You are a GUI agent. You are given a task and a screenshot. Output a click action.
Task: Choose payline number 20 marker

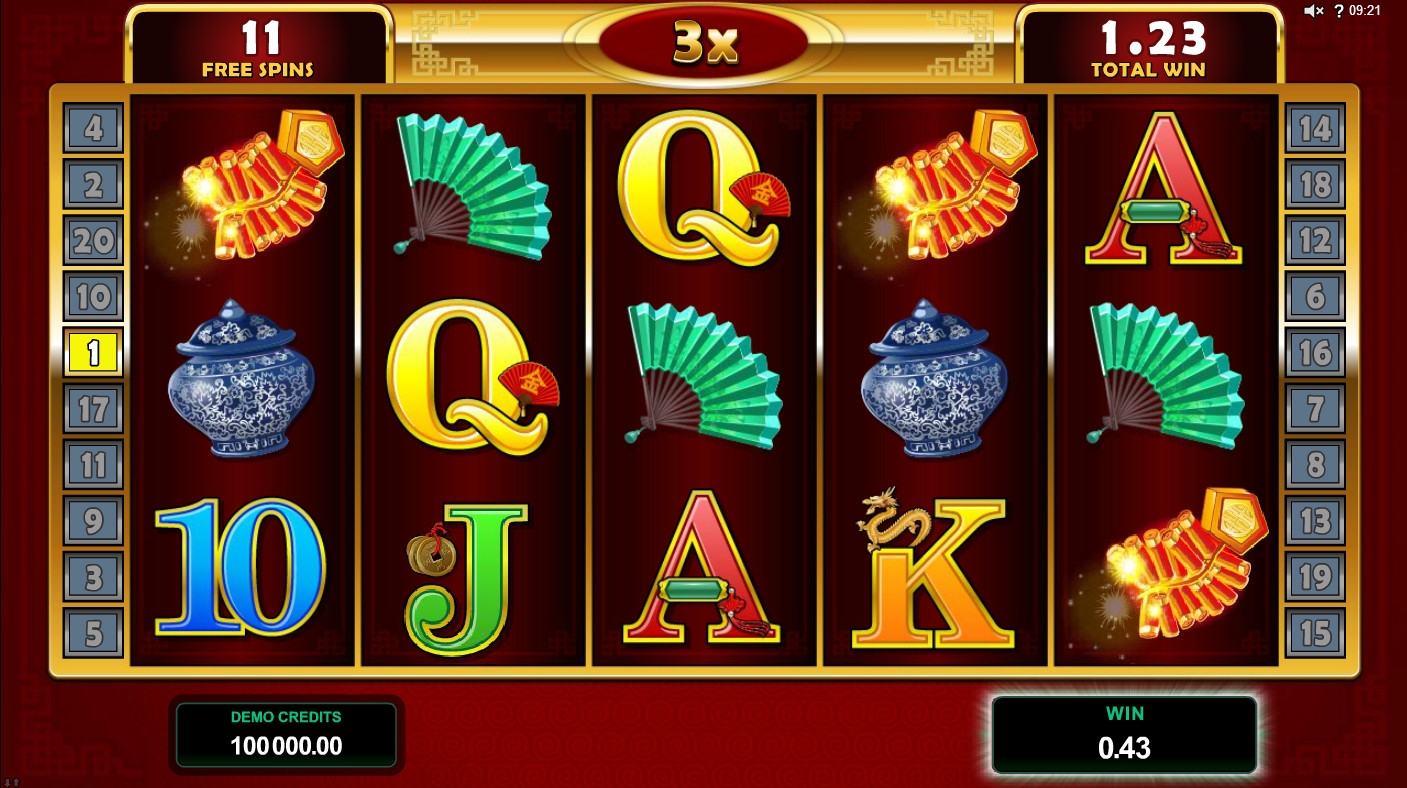click(93, 240)
